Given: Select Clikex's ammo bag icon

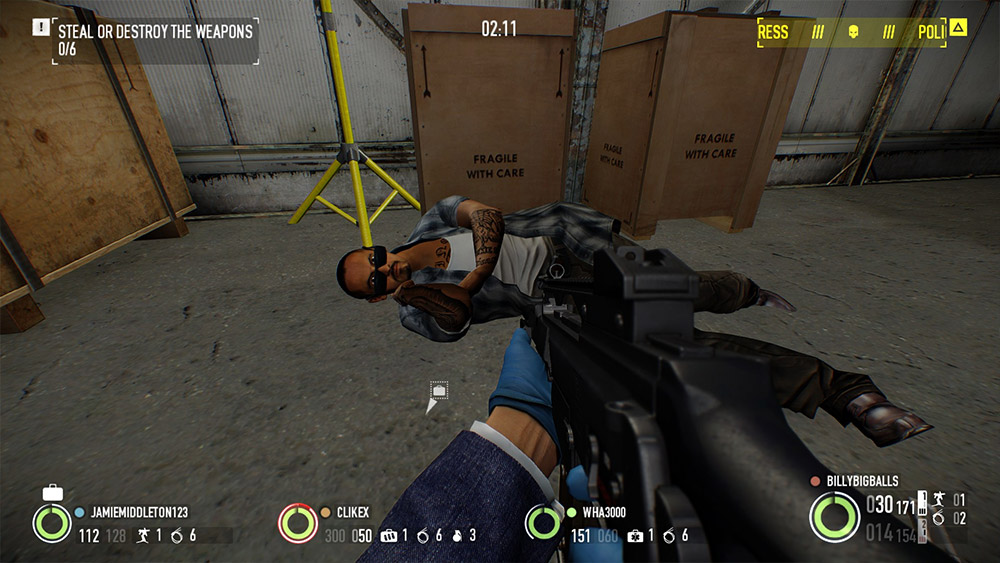Looking at the screenshot, I should click(389, 535).
